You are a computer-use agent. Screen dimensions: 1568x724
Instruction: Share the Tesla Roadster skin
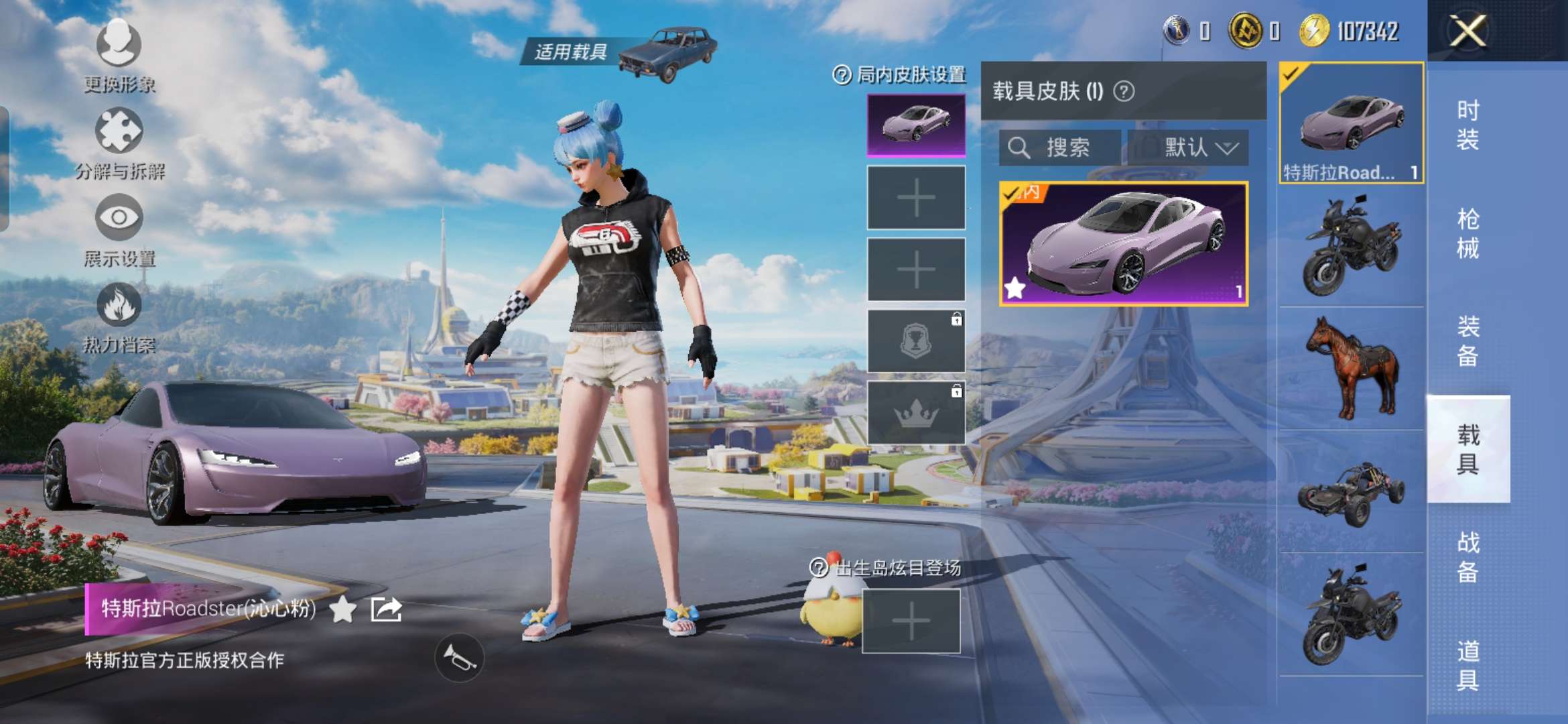click(x=387, y=609)
